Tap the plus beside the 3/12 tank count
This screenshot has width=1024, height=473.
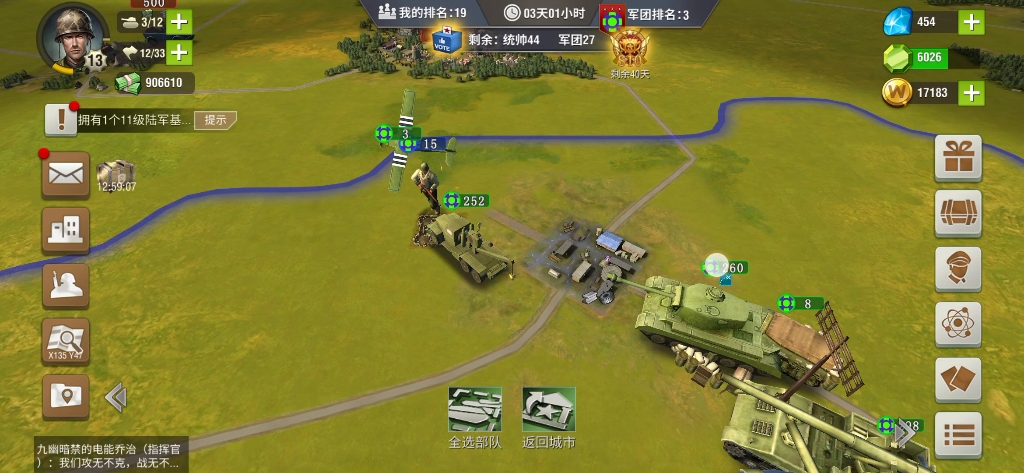(179, 22)
